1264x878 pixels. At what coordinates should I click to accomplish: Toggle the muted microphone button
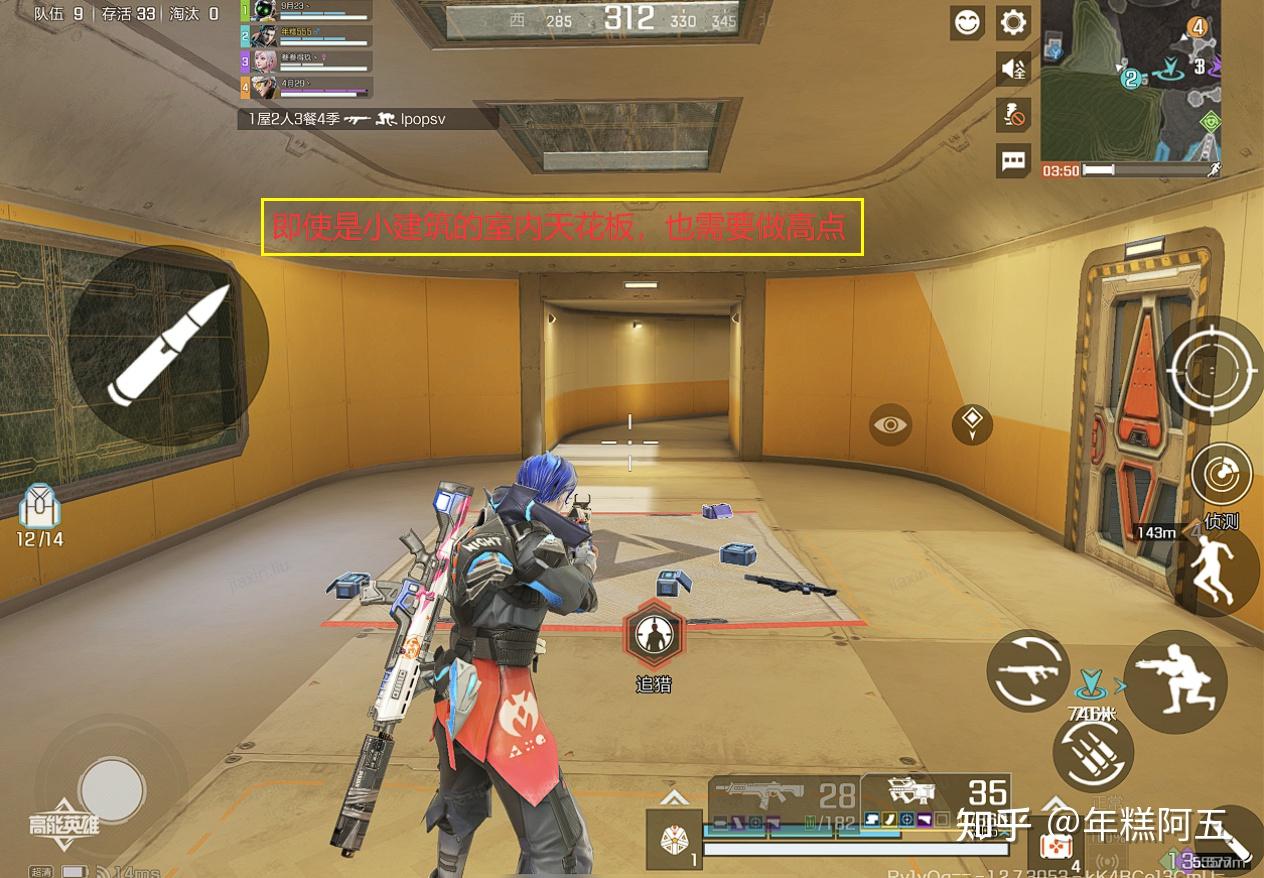click(x=1013, y=114)
